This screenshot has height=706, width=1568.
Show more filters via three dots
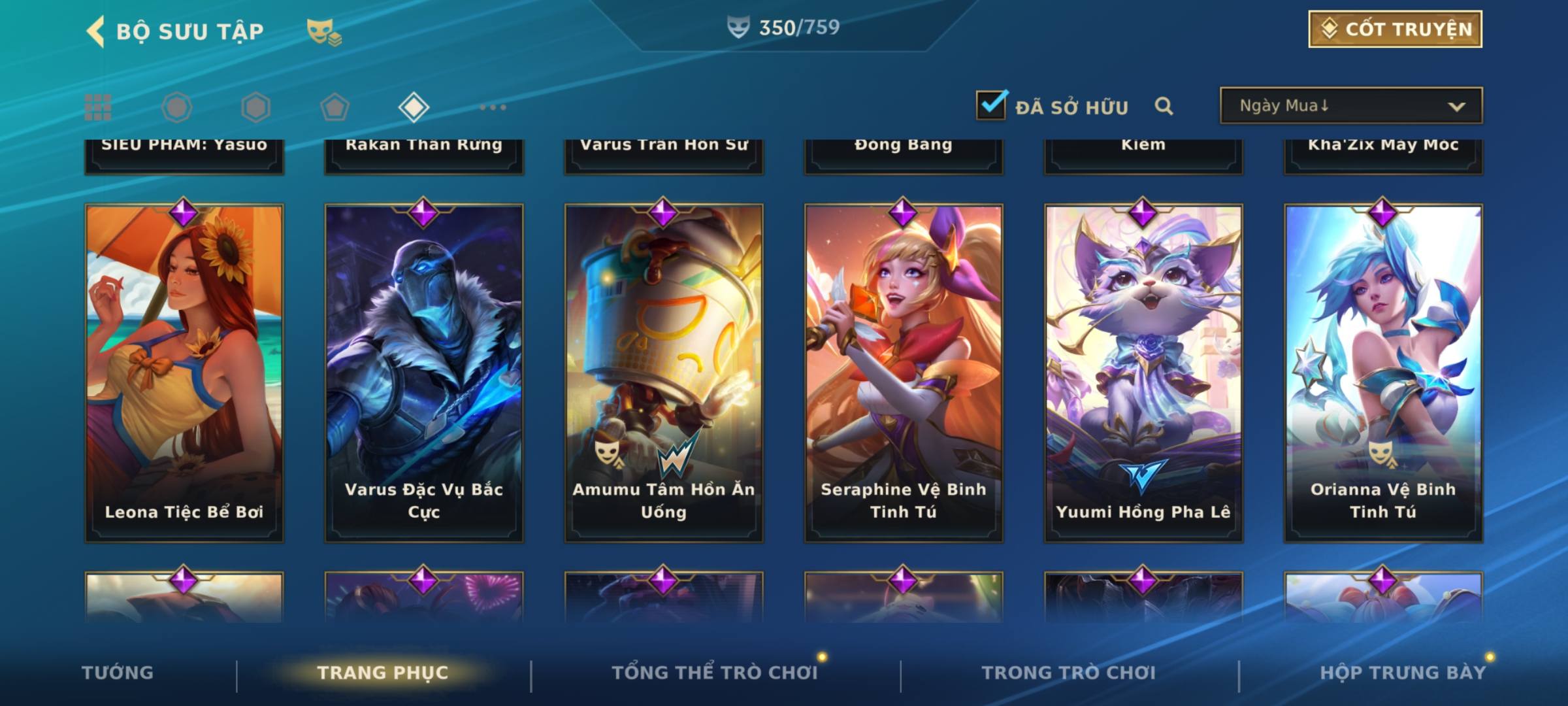click(493, 107)
